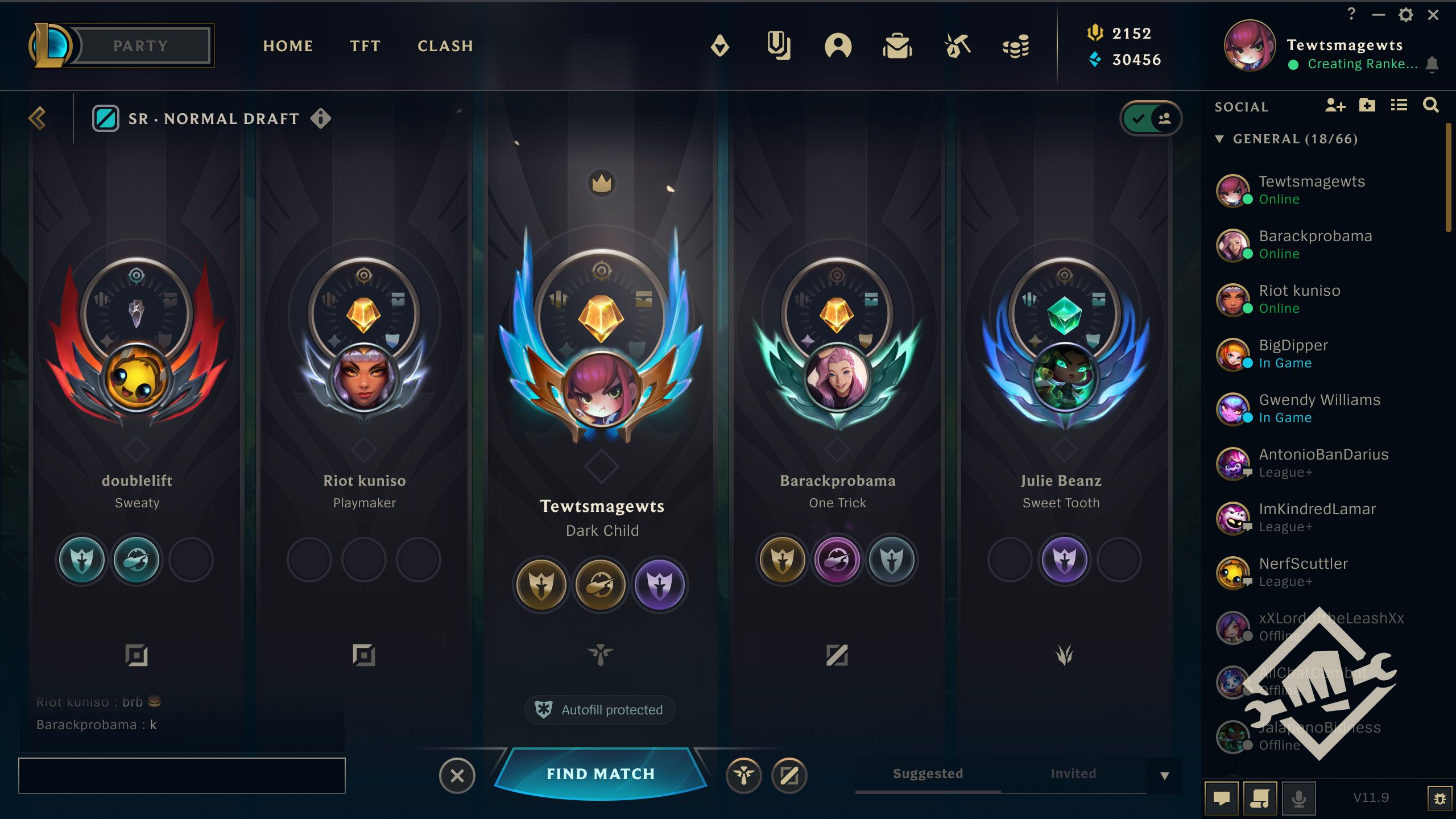The height and width of the screenshot is (819, 1456).
Task: Search the friends list
Action: (x=1432, y=105)
